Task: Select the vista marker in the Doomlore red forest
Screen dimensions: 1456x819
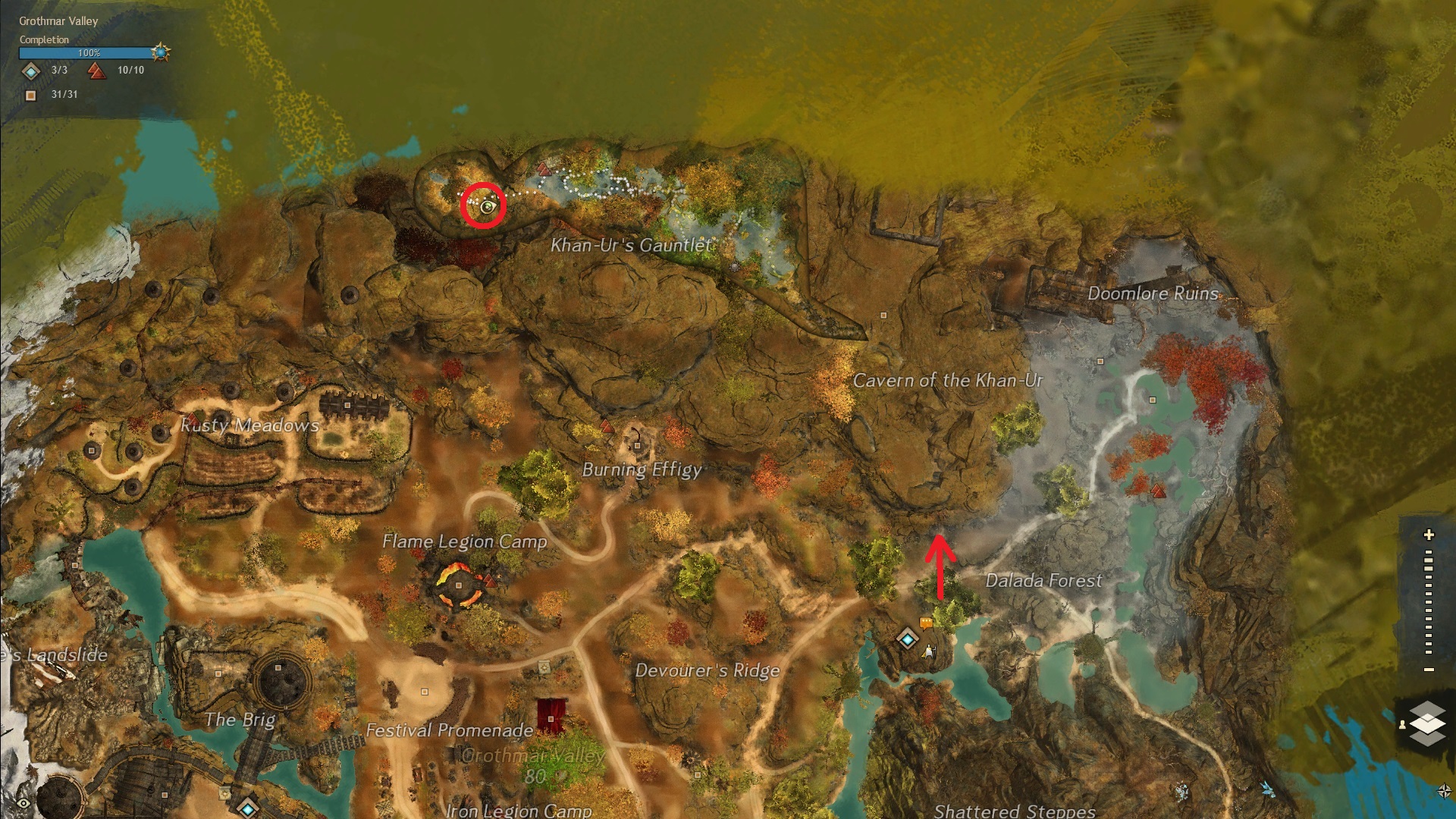Action: pos(1157,491)
